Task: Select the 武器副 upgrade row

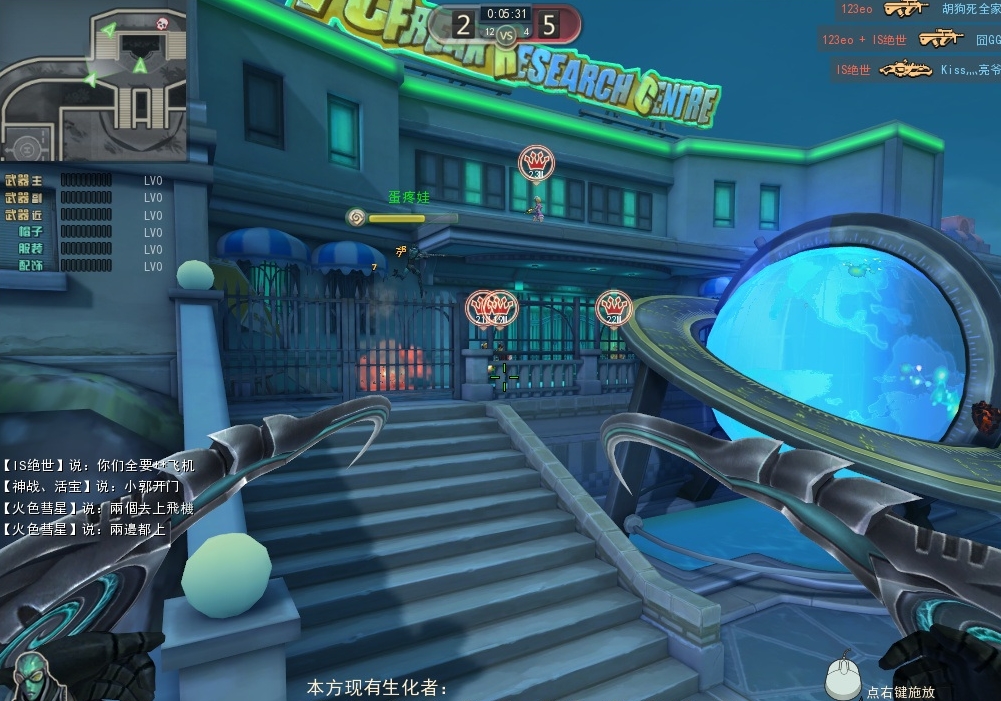Action: click(84, 198)
